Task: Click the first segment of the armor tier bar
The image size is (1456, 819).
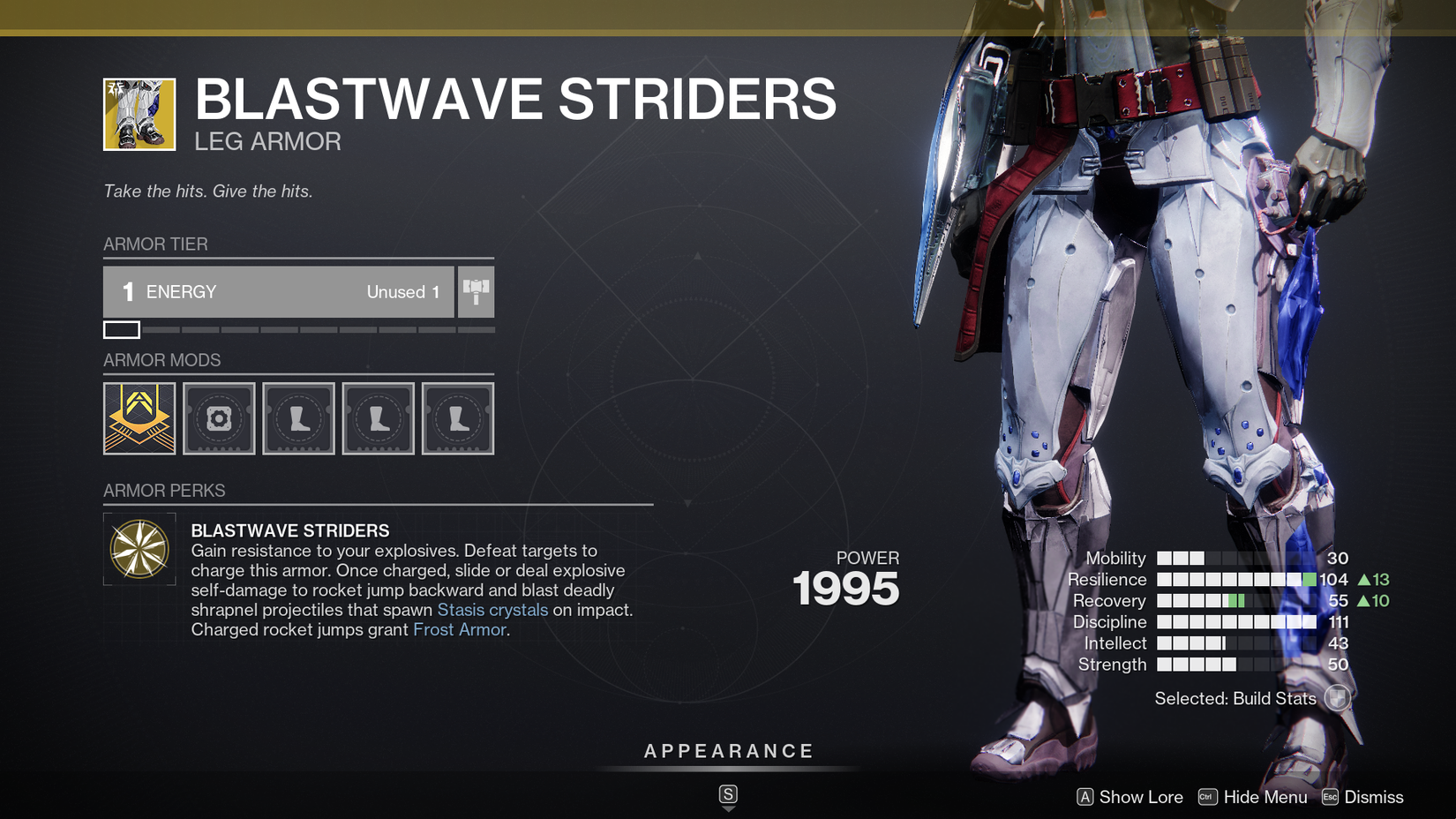Action: (x=122, y=329)
